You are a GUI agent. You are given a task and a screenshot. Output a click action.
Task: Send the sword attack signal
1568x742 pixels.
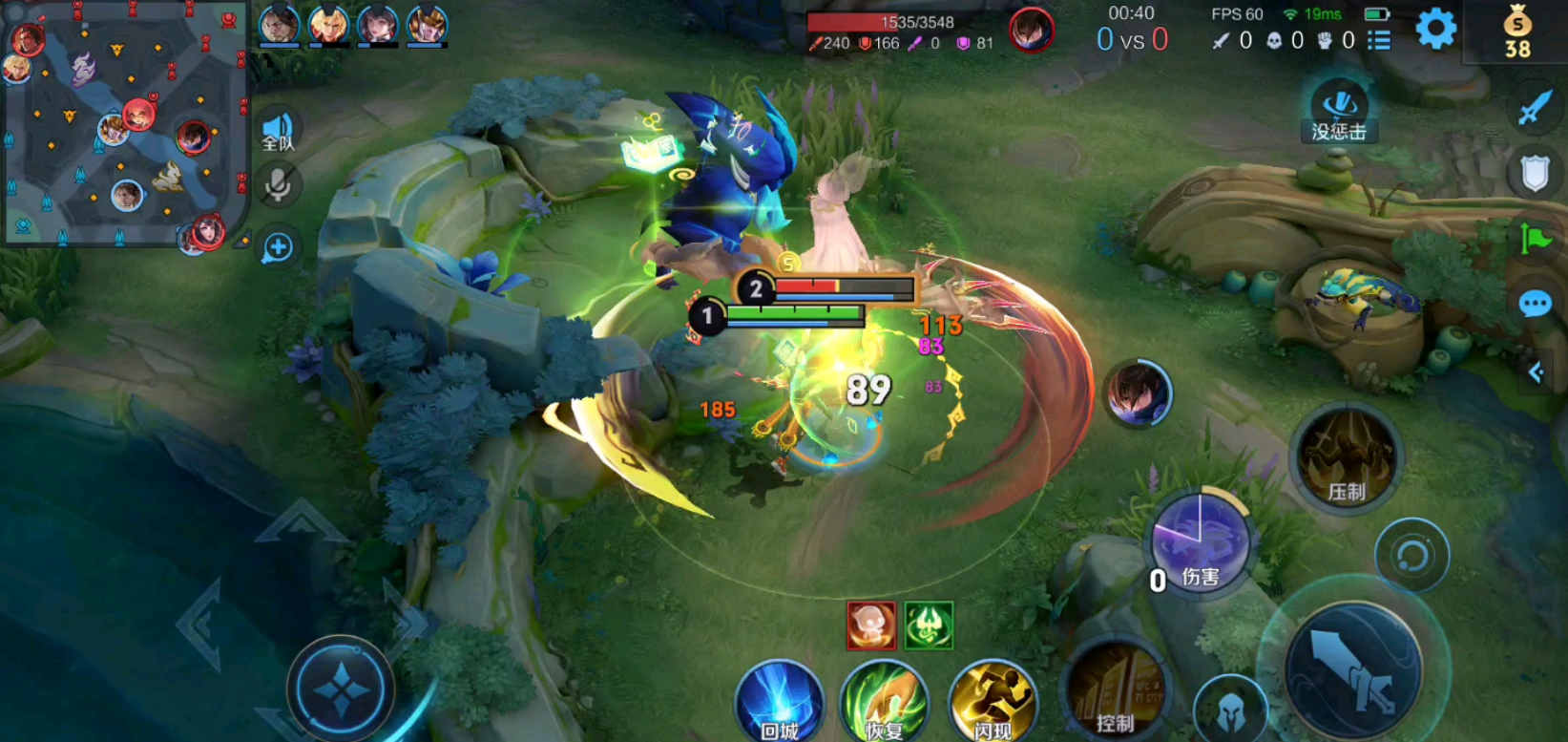(x=1535, y=108)
